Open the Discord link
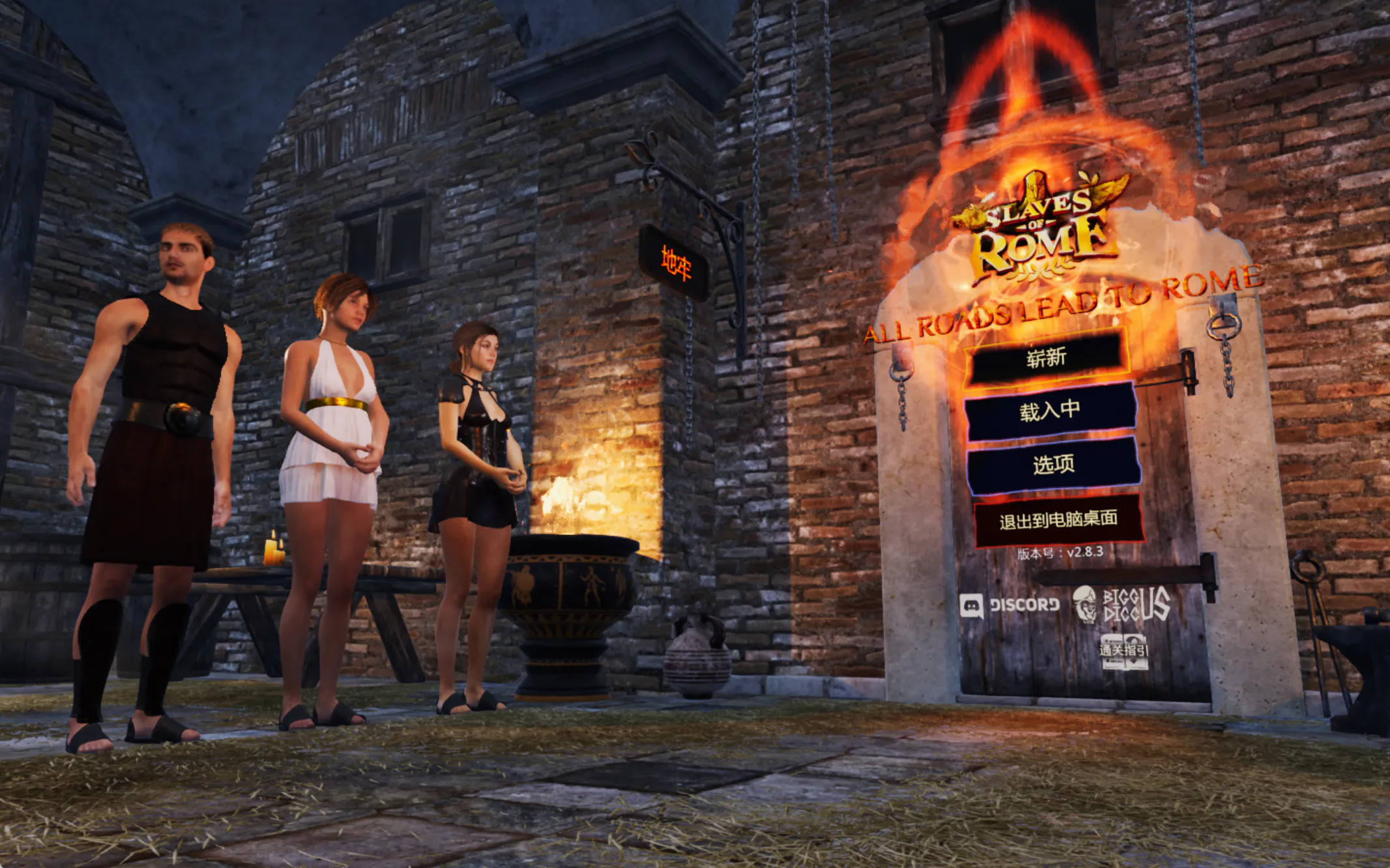 click(1010, 605)
